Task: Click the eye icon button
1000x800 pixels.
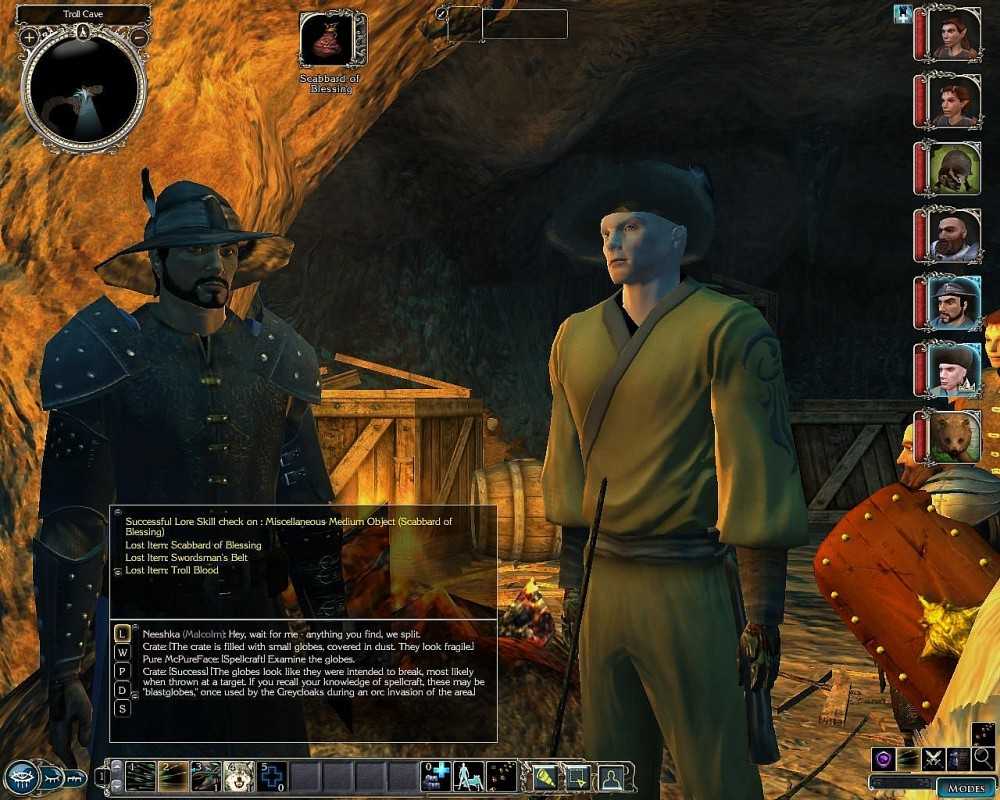Action: tap(21, 777)
